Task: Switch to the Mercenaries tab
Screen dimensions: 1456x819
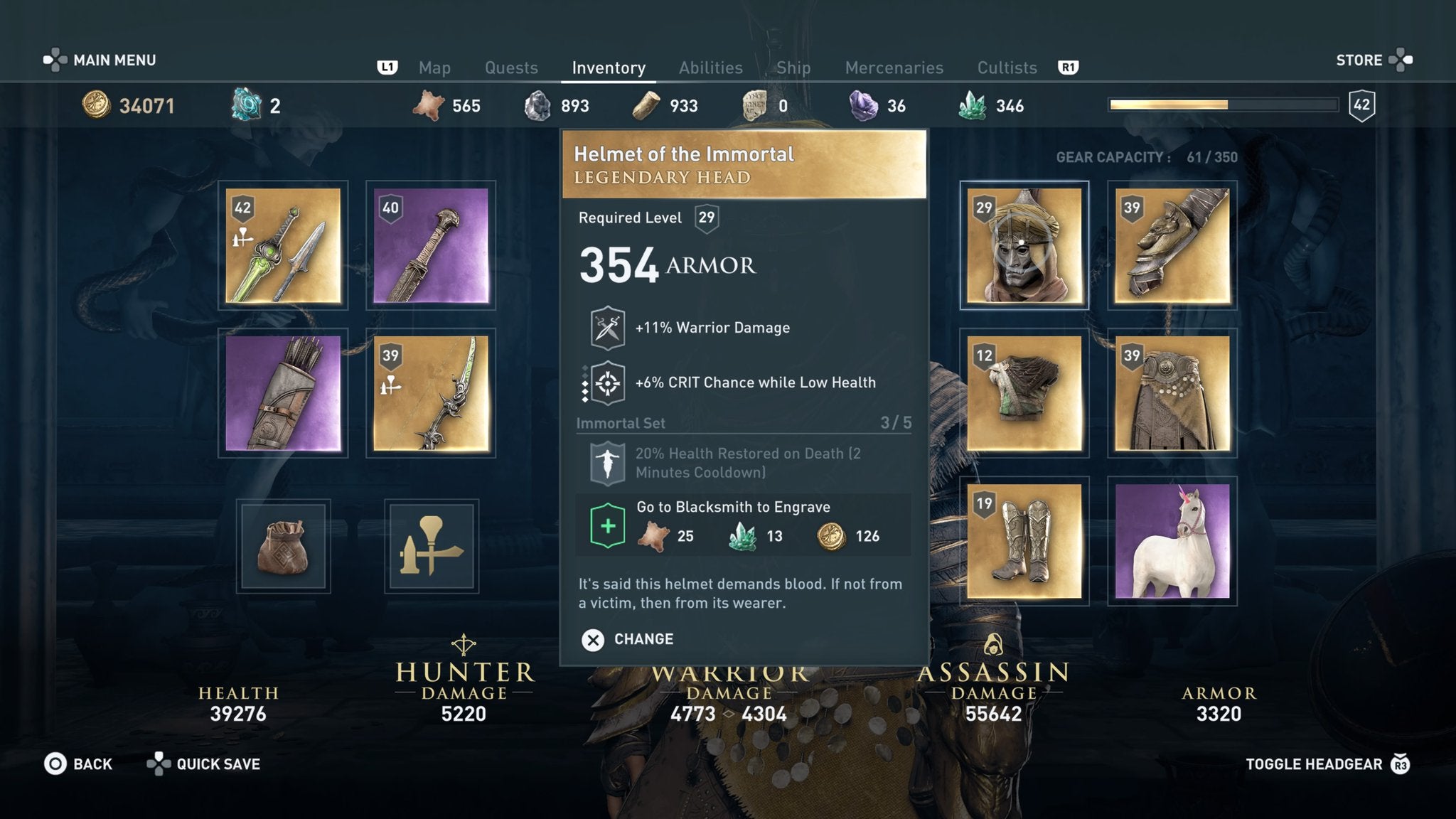Action: (894, 68)
